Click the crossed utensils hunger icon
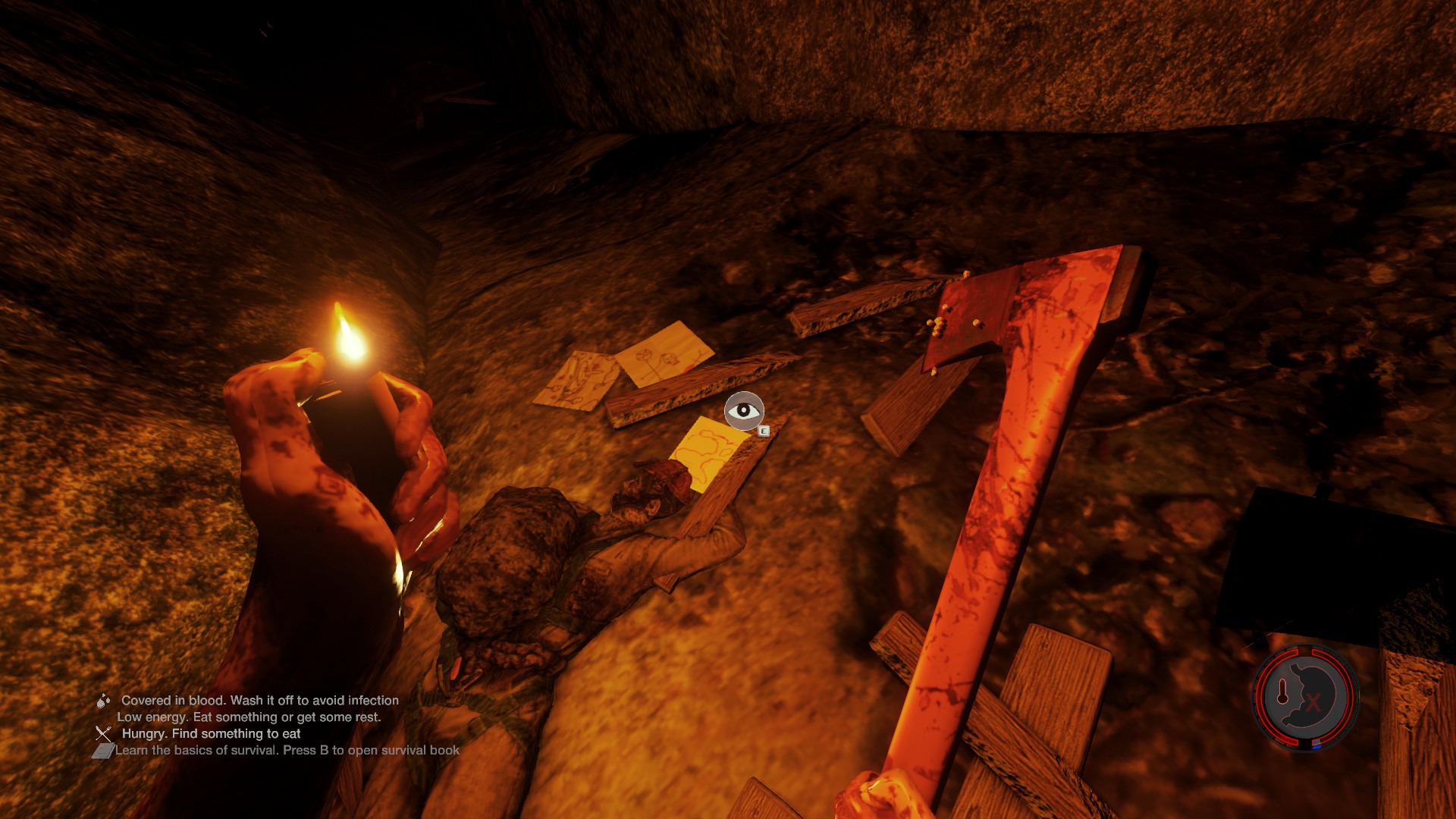 point(103,733)
